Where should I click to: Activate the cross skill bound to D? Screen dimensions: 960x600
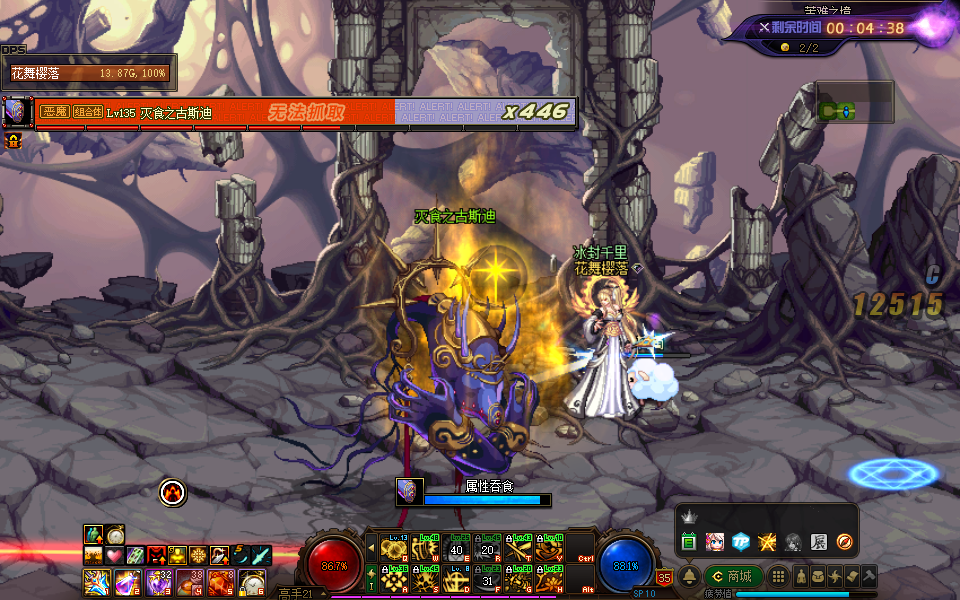click(458, 577)
